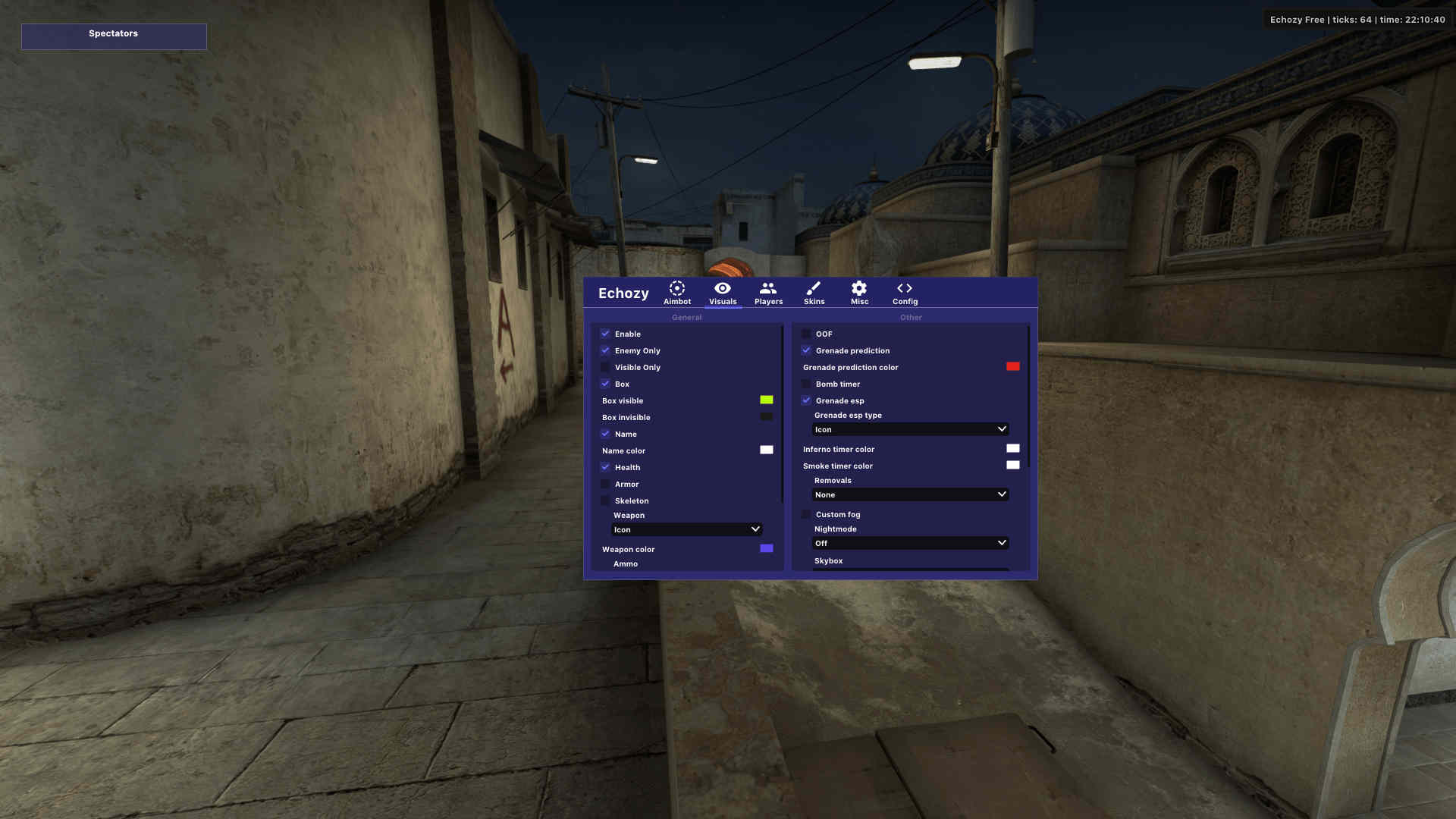Click the Echozy logo text
1456x819 pixels.
click(x=623, y=293)
